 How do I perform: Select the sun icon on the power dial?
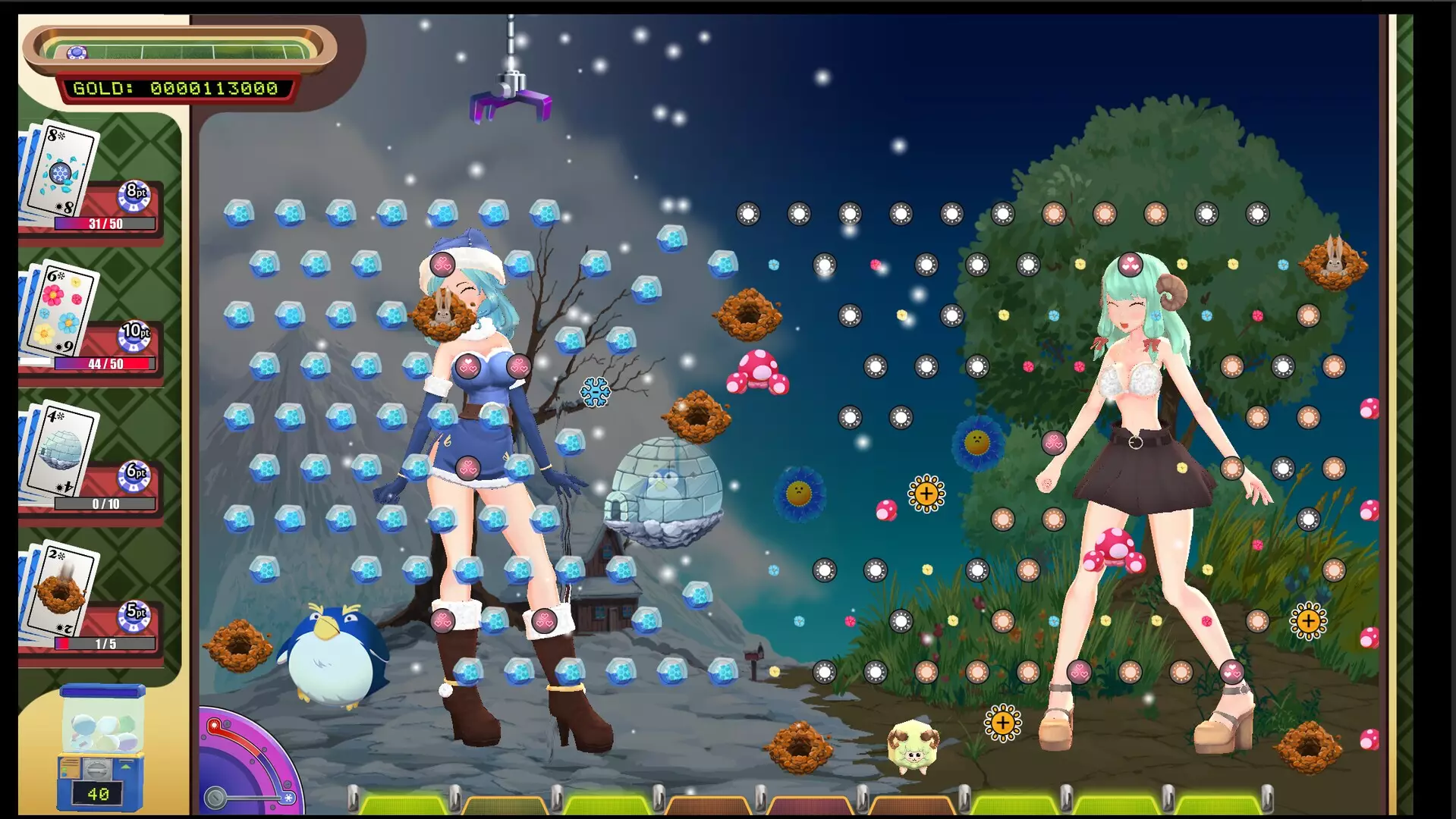[x=215, y=725]
